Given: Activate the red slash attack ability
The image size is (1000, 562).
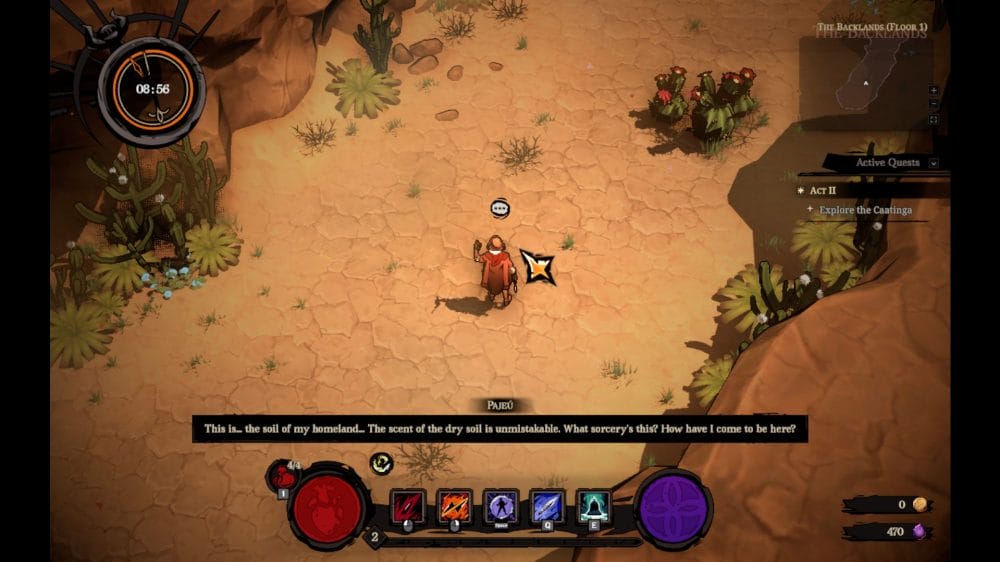Looking at the screenshot, I should pyautogui.click(x=407, y=506).
